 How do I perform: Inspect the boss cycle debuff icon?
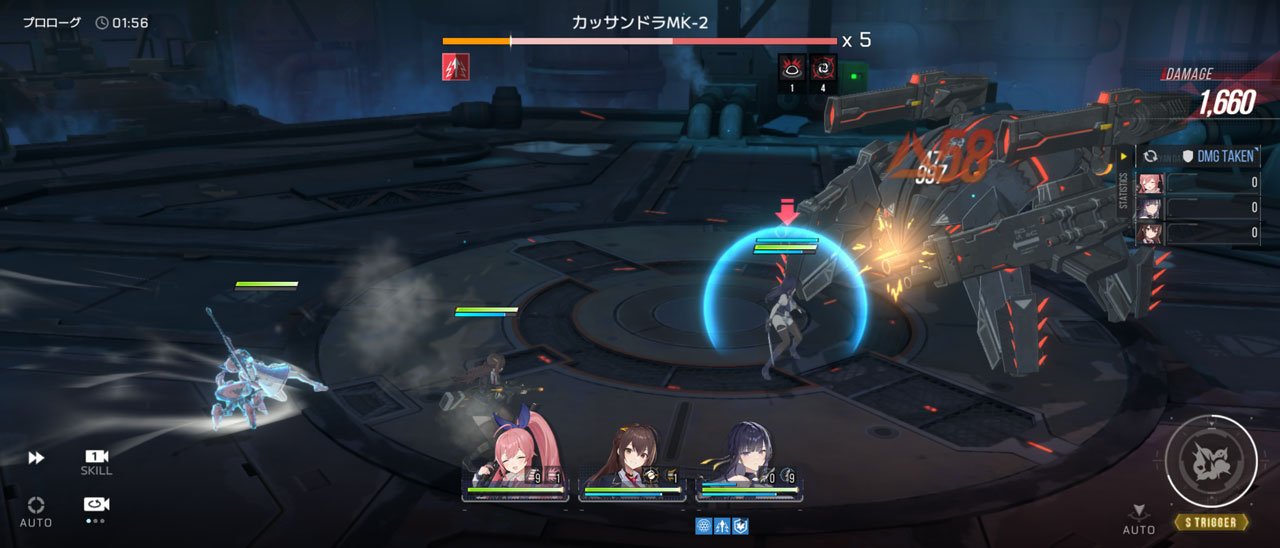click(x=824, y=68)
